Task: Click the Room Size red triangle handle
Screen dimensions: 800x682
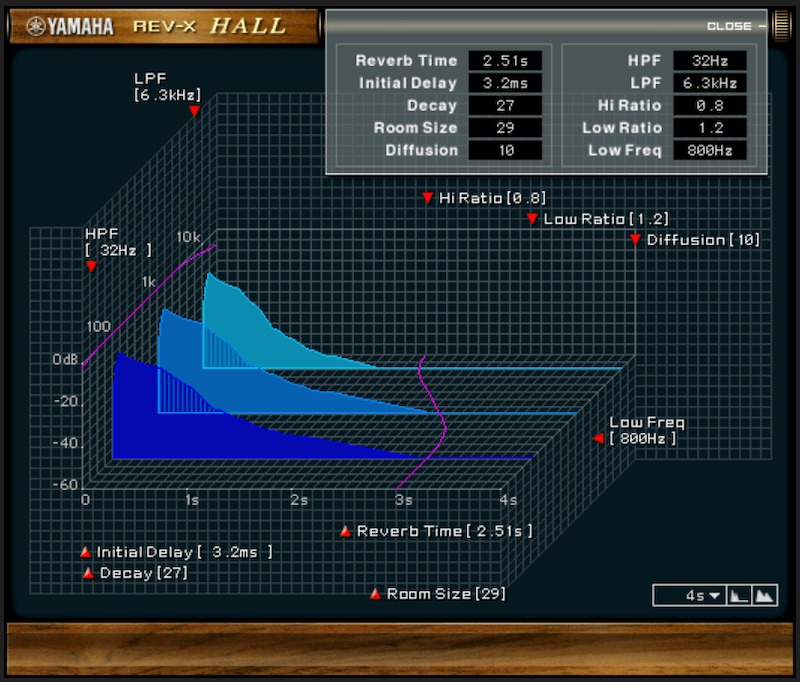Action: pos(375,594)
